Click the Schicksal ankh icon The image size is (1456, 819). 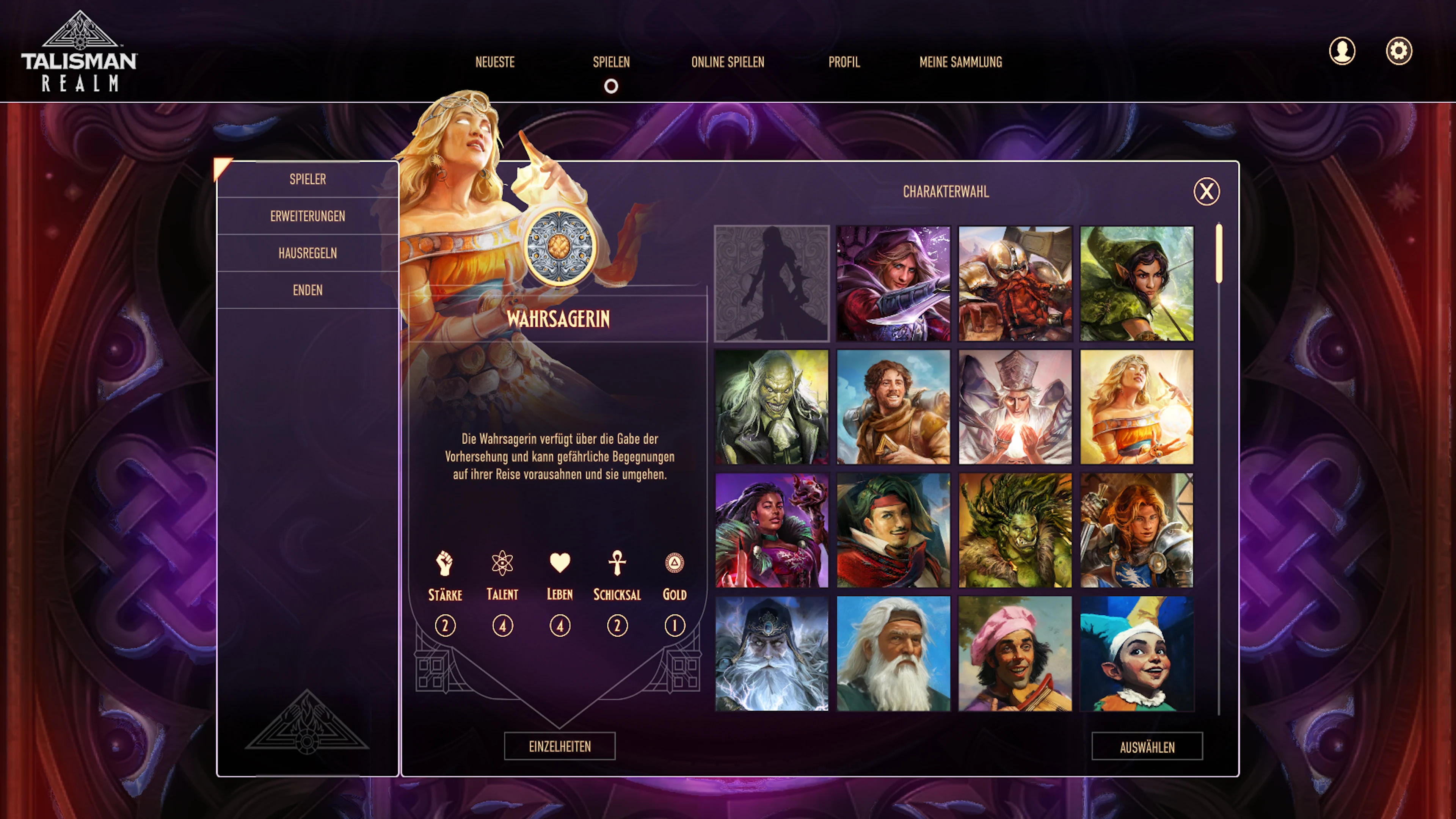617,562
